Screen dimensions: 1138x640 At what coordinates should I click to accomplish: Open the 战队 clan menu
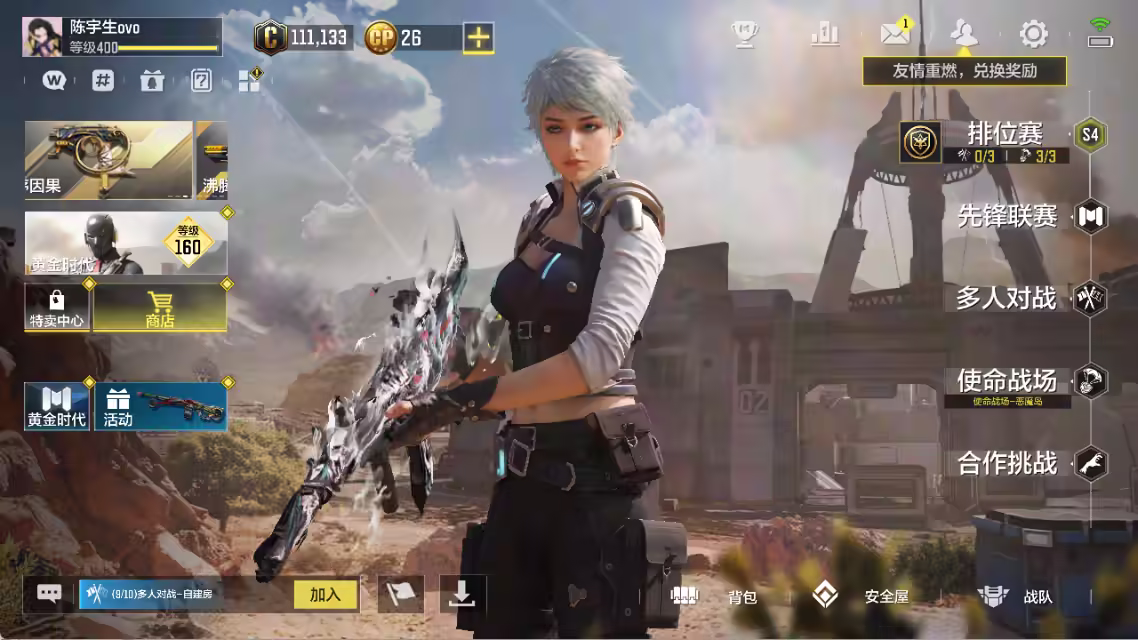coord(1017,597)
